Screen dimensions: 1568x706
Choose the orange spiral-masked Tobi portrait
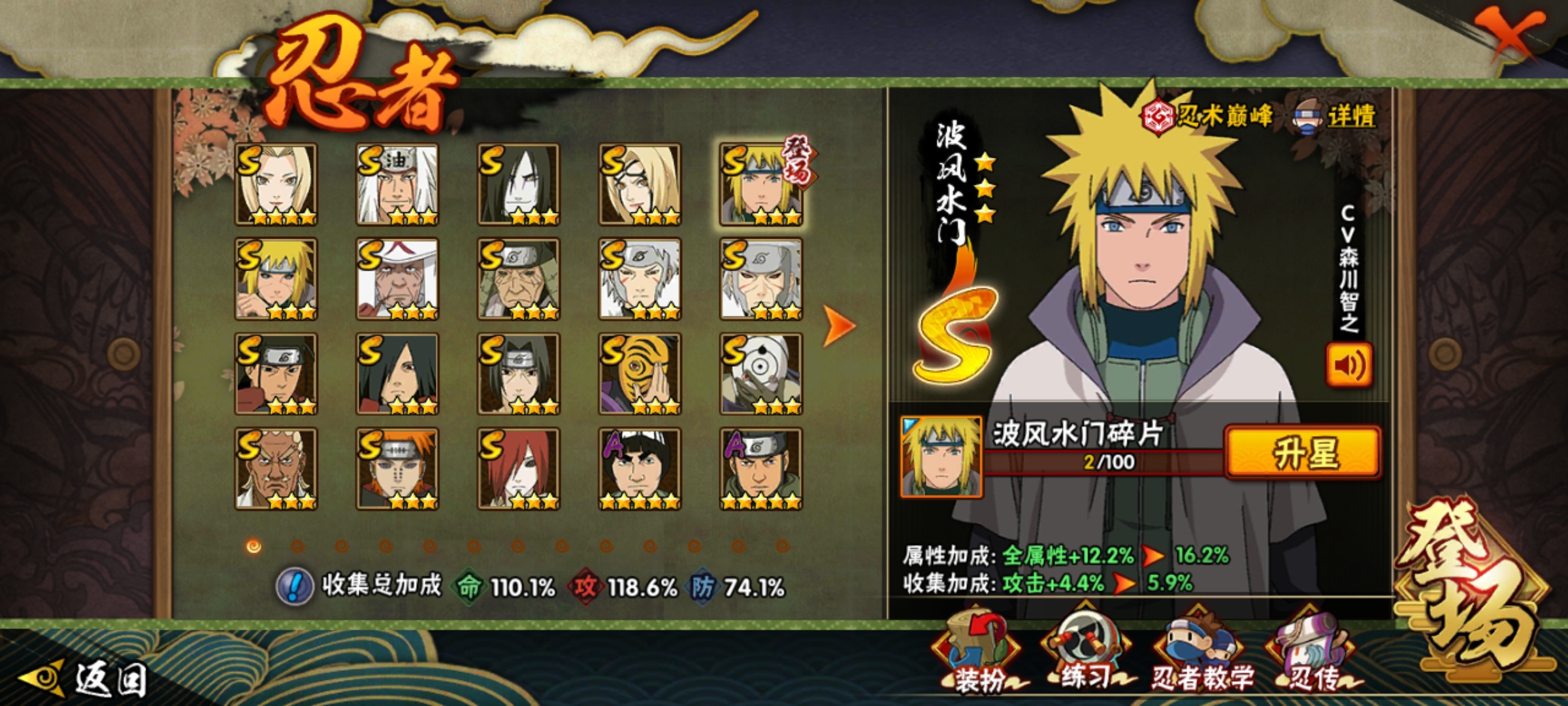pos(640,374)
